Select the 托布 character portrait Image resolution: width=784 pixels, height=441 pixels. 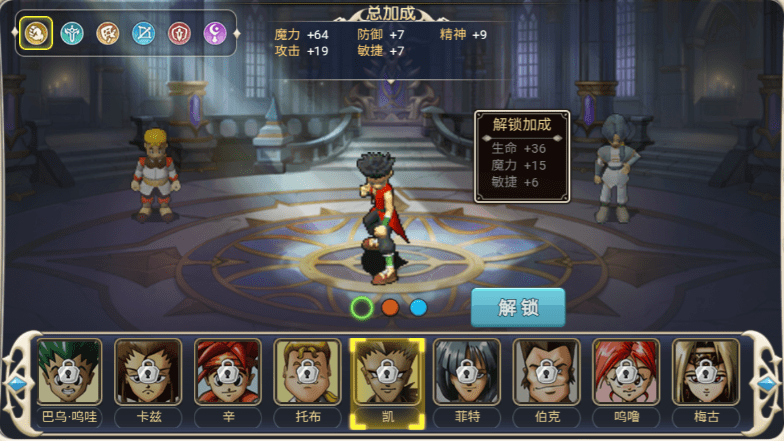click(307, 373)
